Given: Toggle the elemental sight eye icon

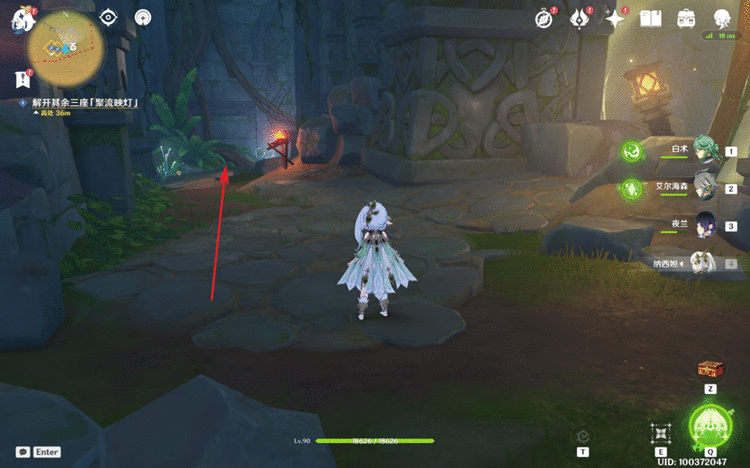Looking at the screenshot, I should 109,17.
